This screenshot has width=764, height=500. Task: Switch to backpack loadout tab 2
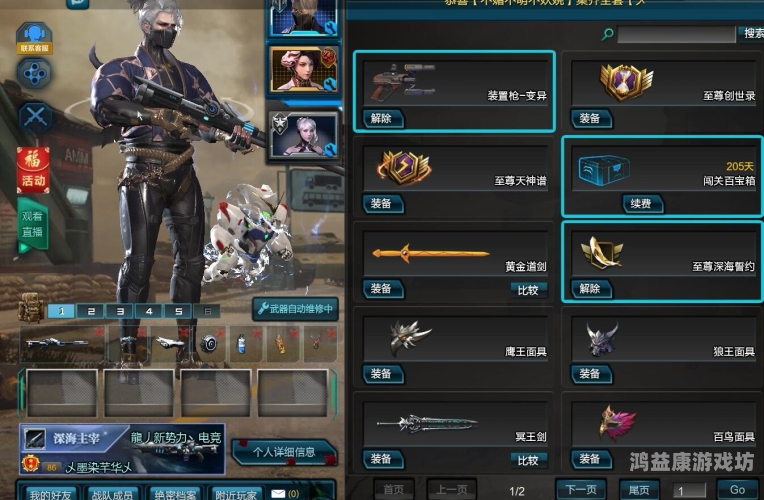pos(91,312)
